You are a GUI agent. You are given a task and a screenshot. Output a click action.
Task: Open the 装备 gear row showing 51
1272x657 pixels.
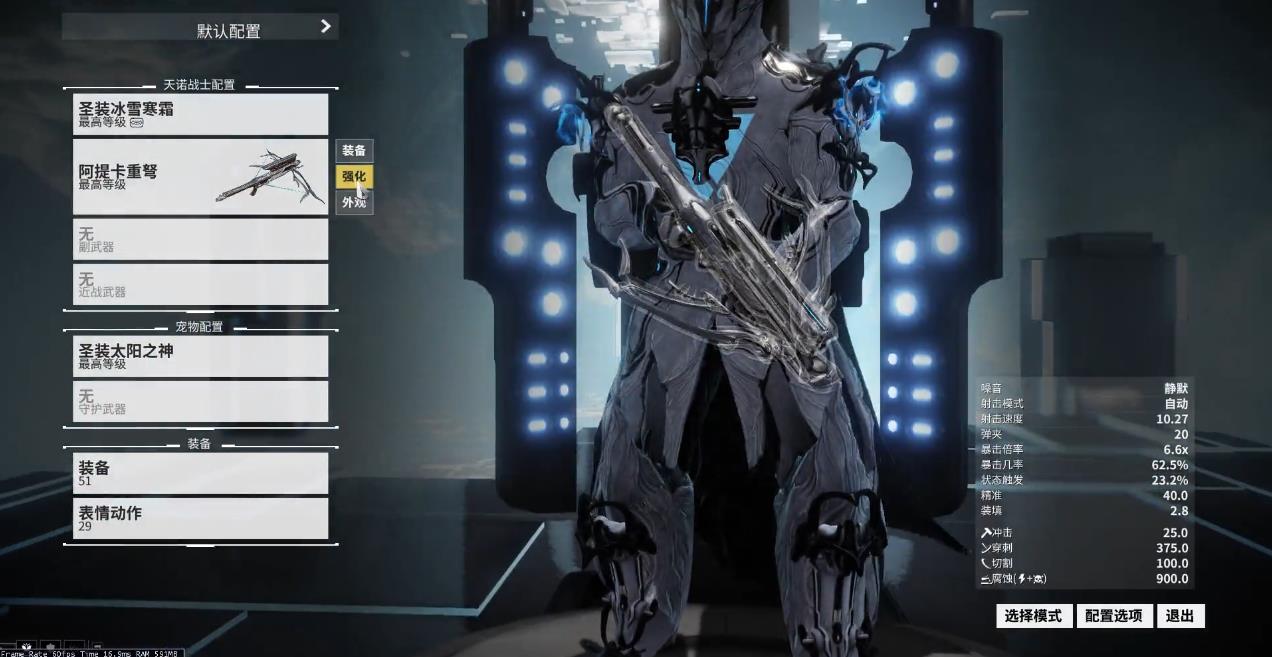click(200, 473)
